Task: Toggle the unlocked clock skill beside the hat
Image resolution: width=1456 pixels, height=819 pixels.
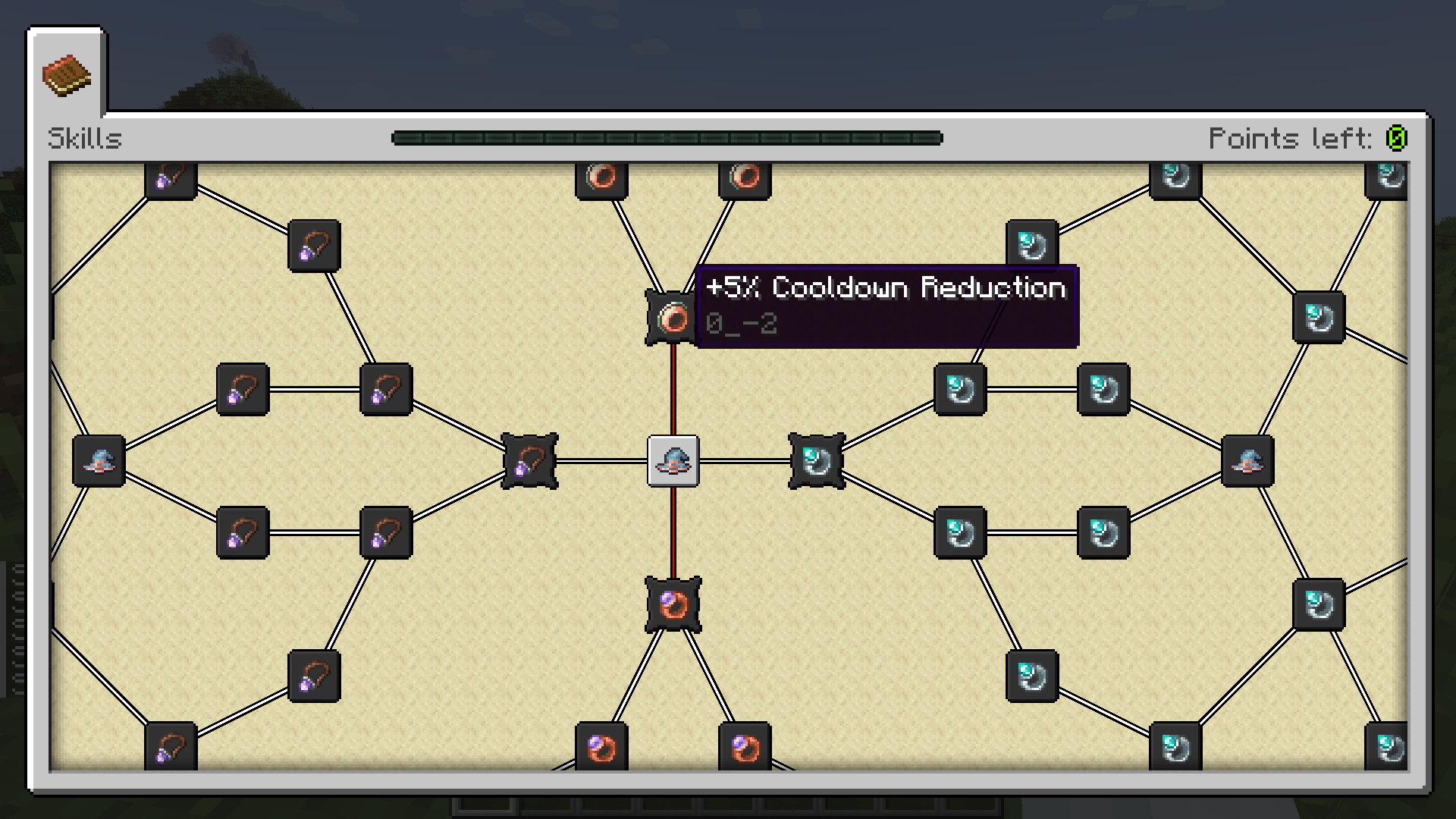Action: pos(817,463)
